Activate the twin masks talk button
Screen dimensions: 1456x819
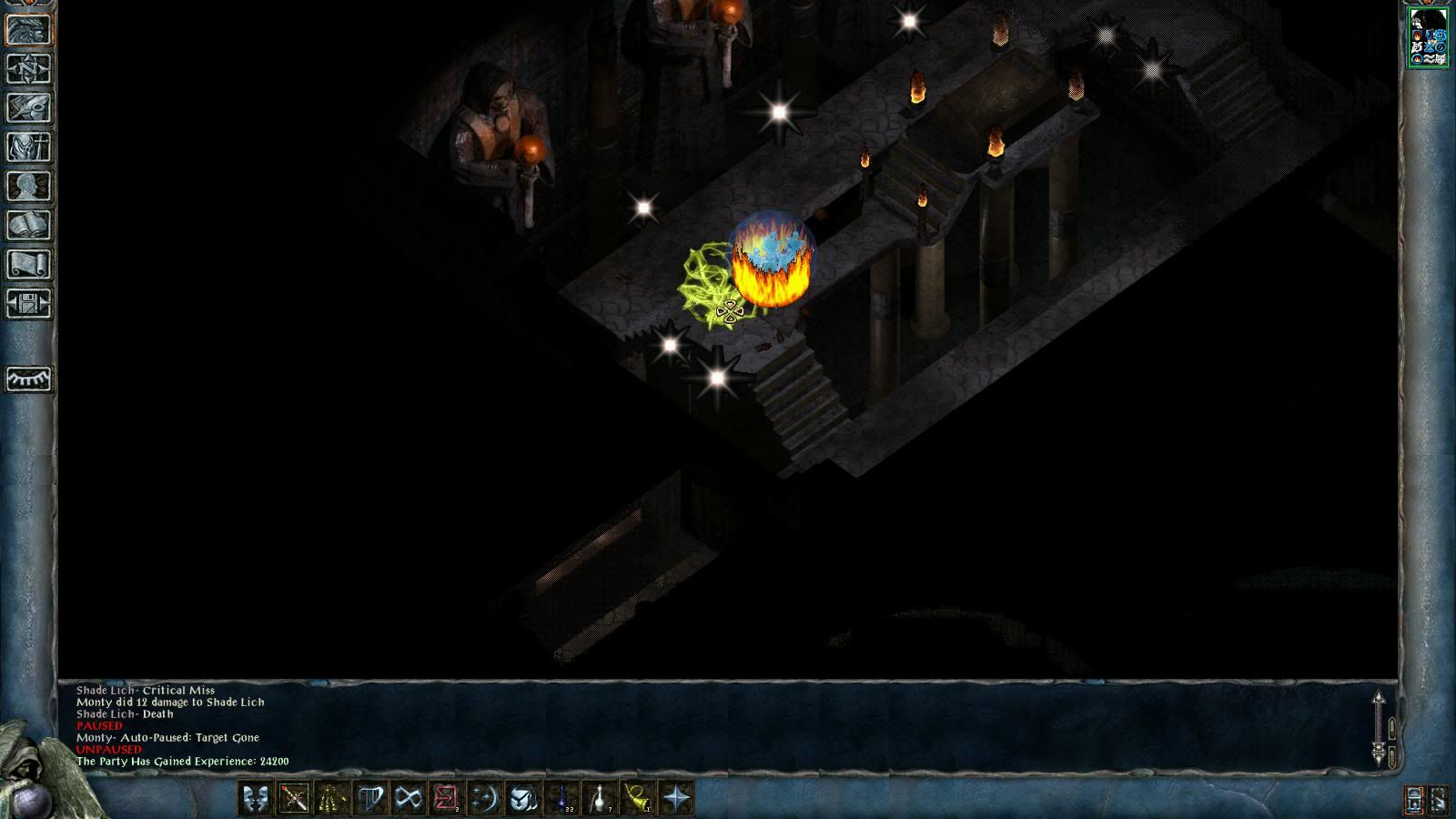(256, 799)
